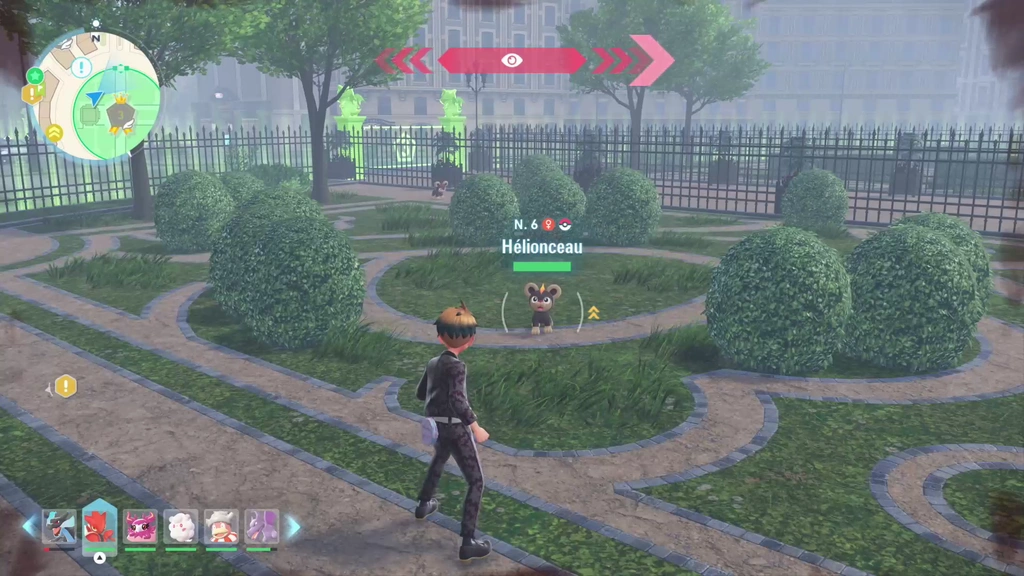This screenshot has height=576, width=1024.
Task: Choose the purple Pokémon party slot
Action: tap(262, 526)
